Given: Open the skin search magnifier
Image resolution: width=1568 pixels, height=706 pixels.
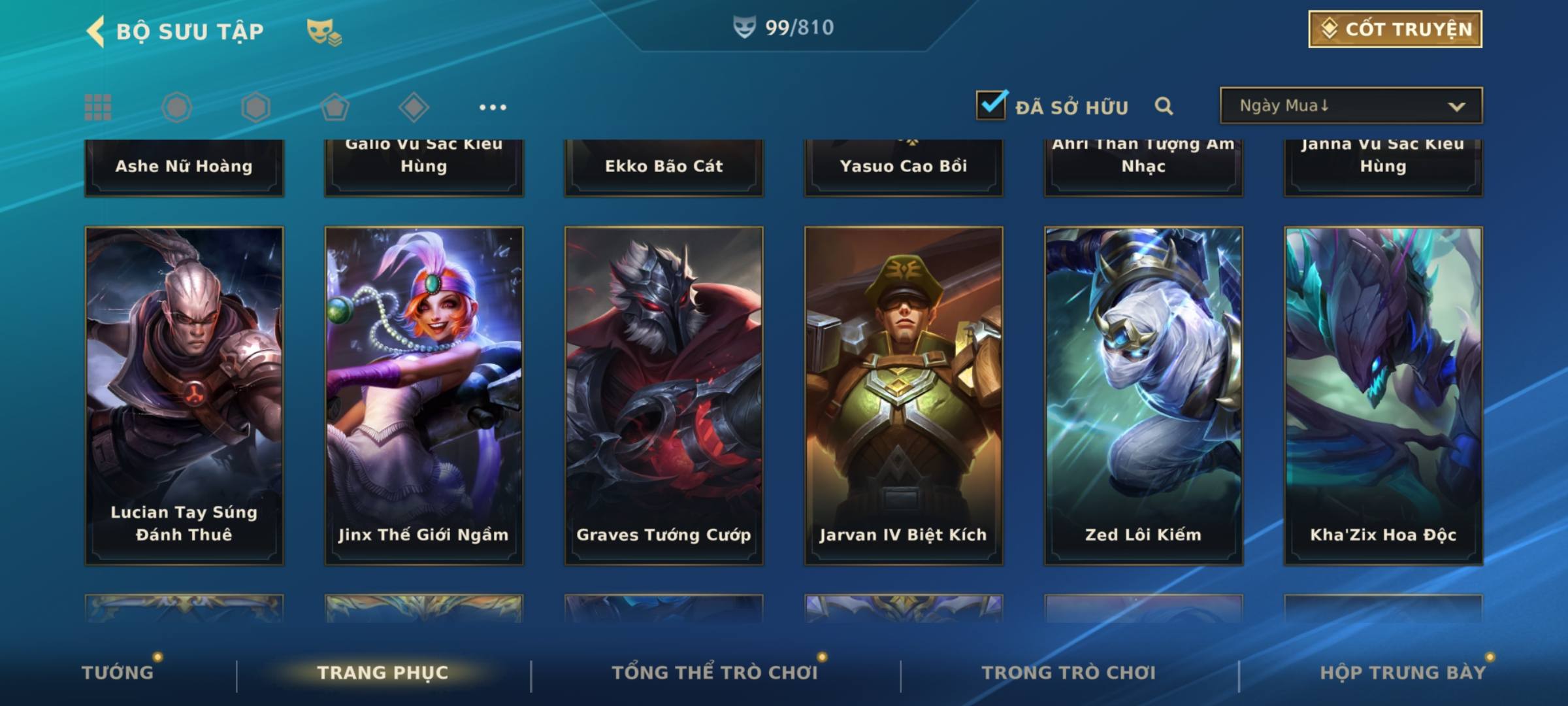Looking at the screenshot, I should (1164, 106).
